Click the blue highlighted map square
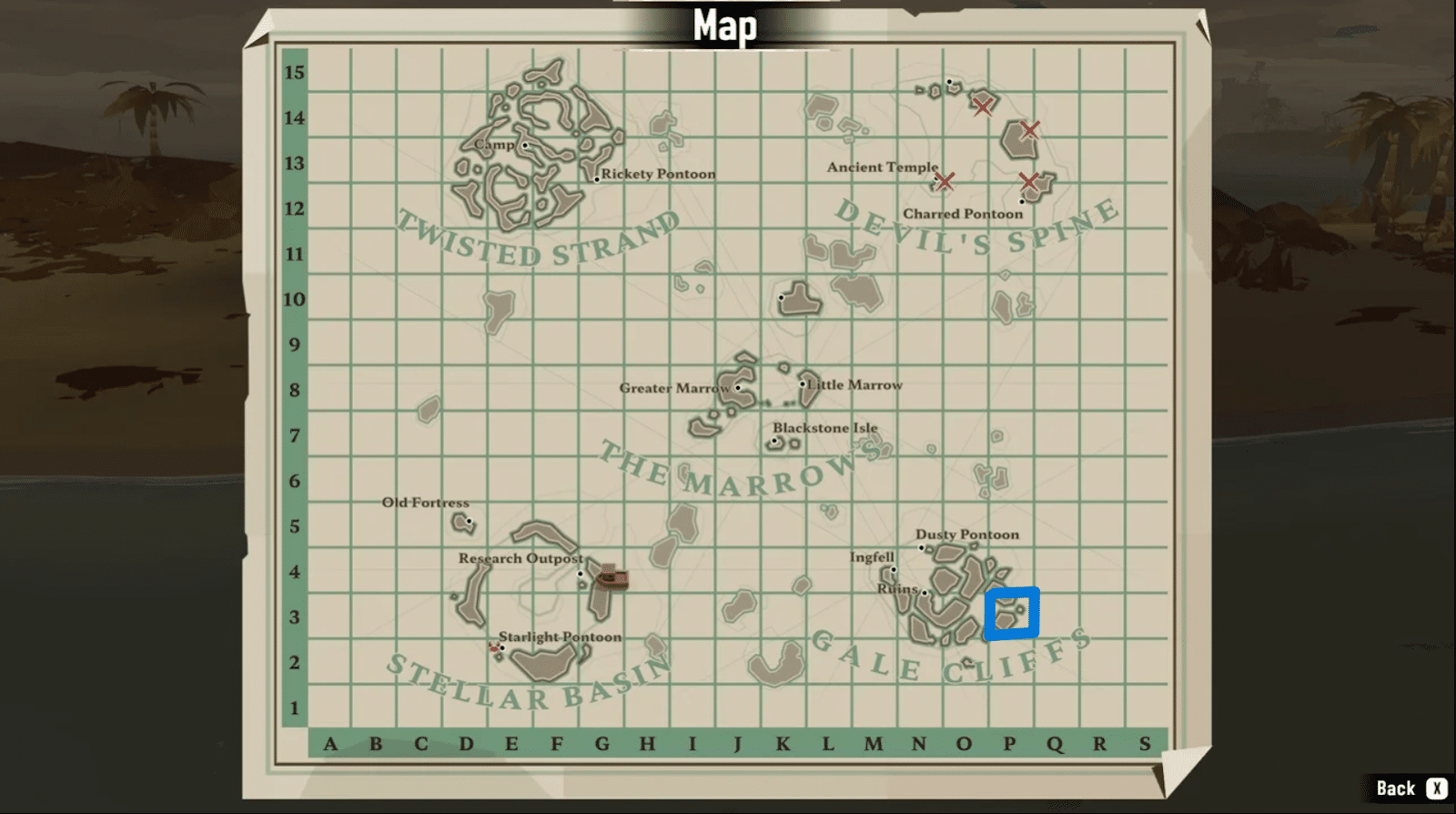 pos(1011,613)
